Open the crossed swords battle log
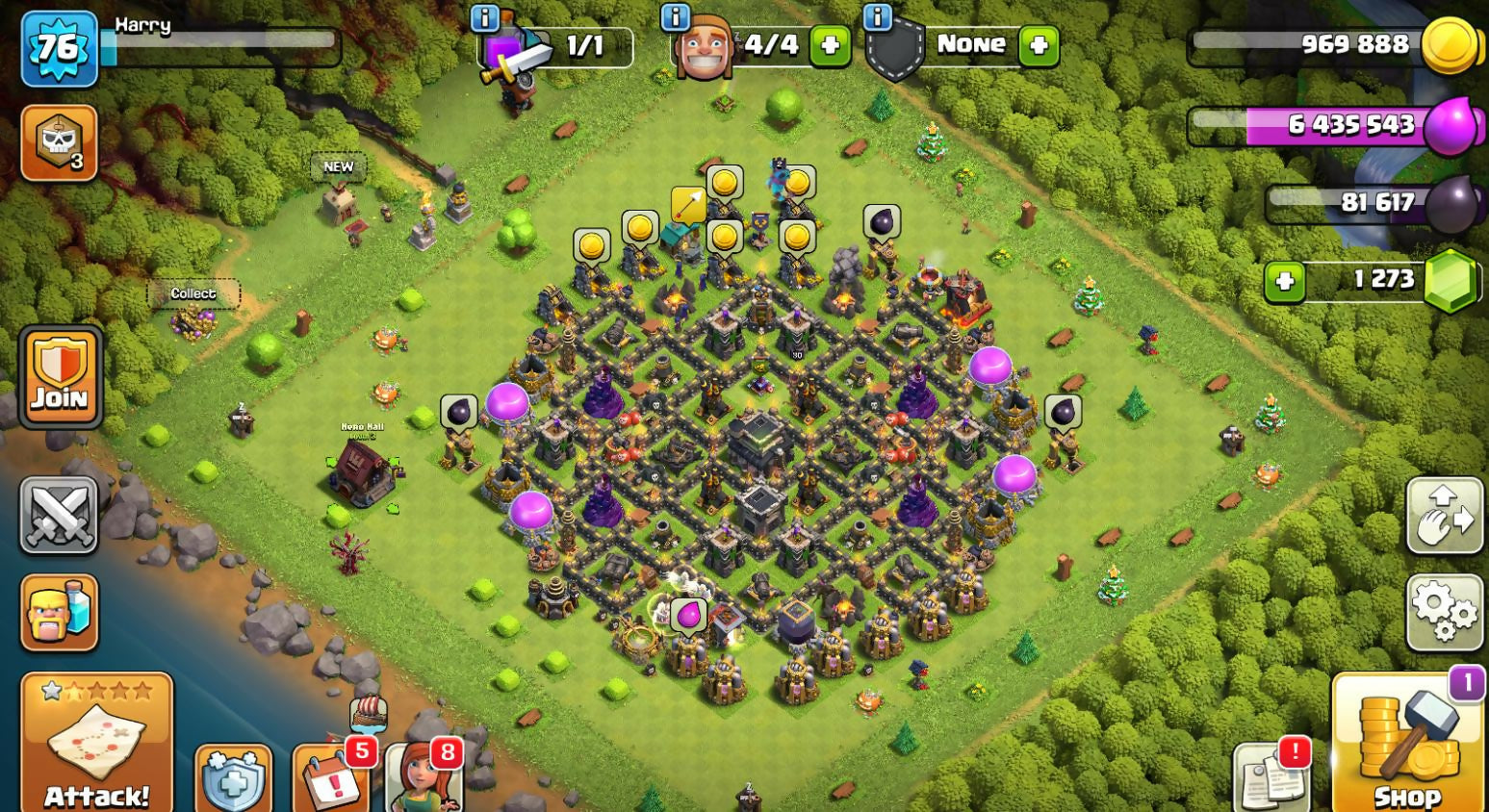1489x812 pixels. click(x=59, y=515)
